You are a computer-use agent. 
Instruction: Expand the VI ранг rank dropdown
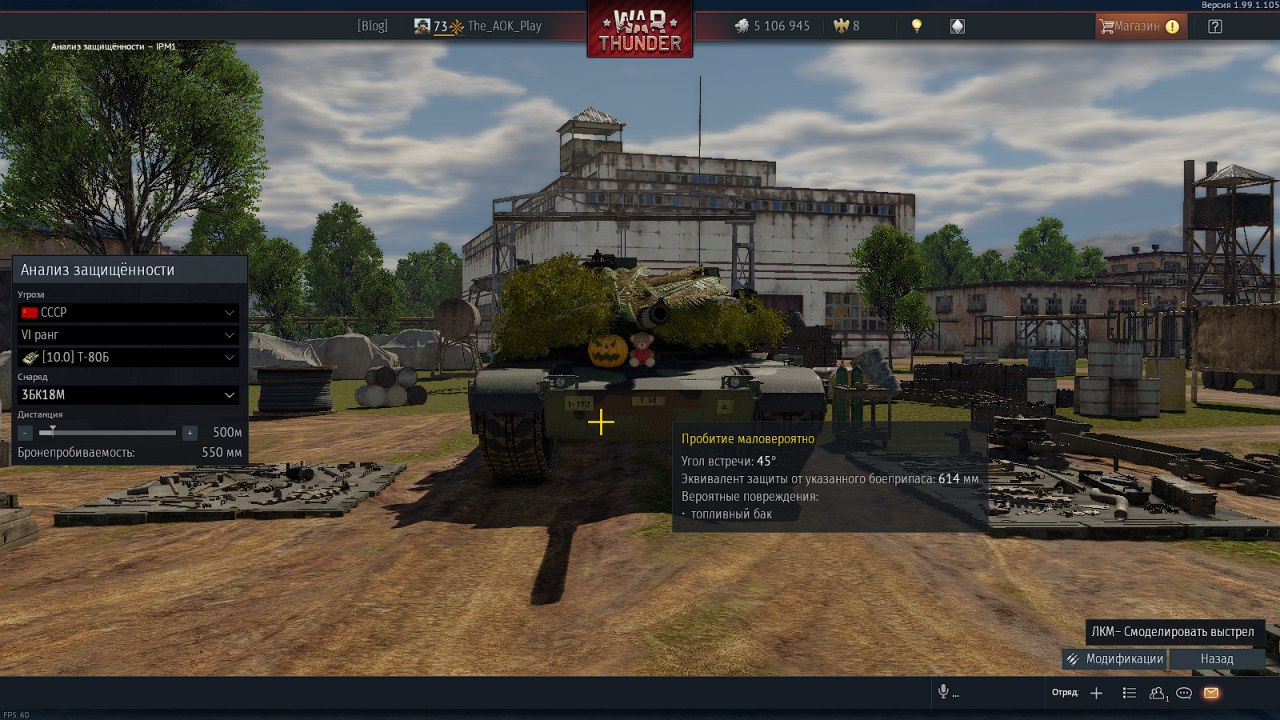tap(128, 335)
